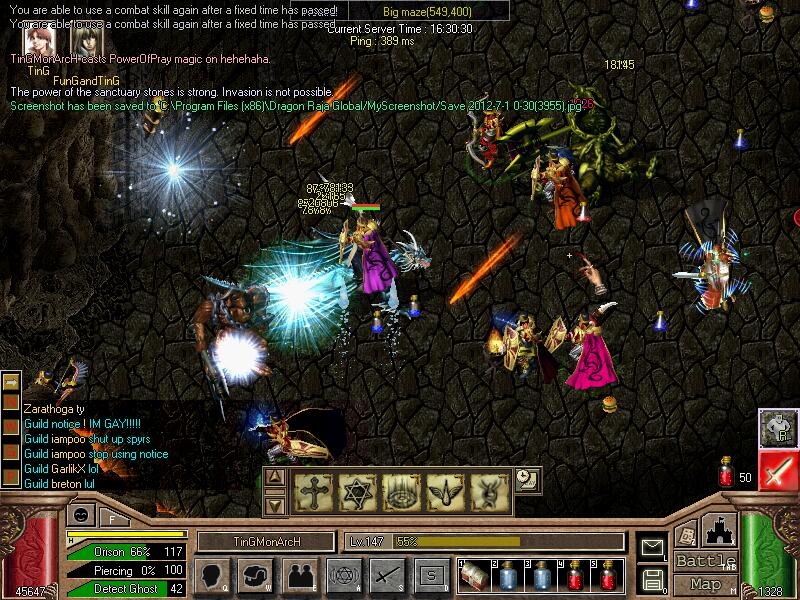Use the treasure chest in quick slot 1

[x=476, y=575]
